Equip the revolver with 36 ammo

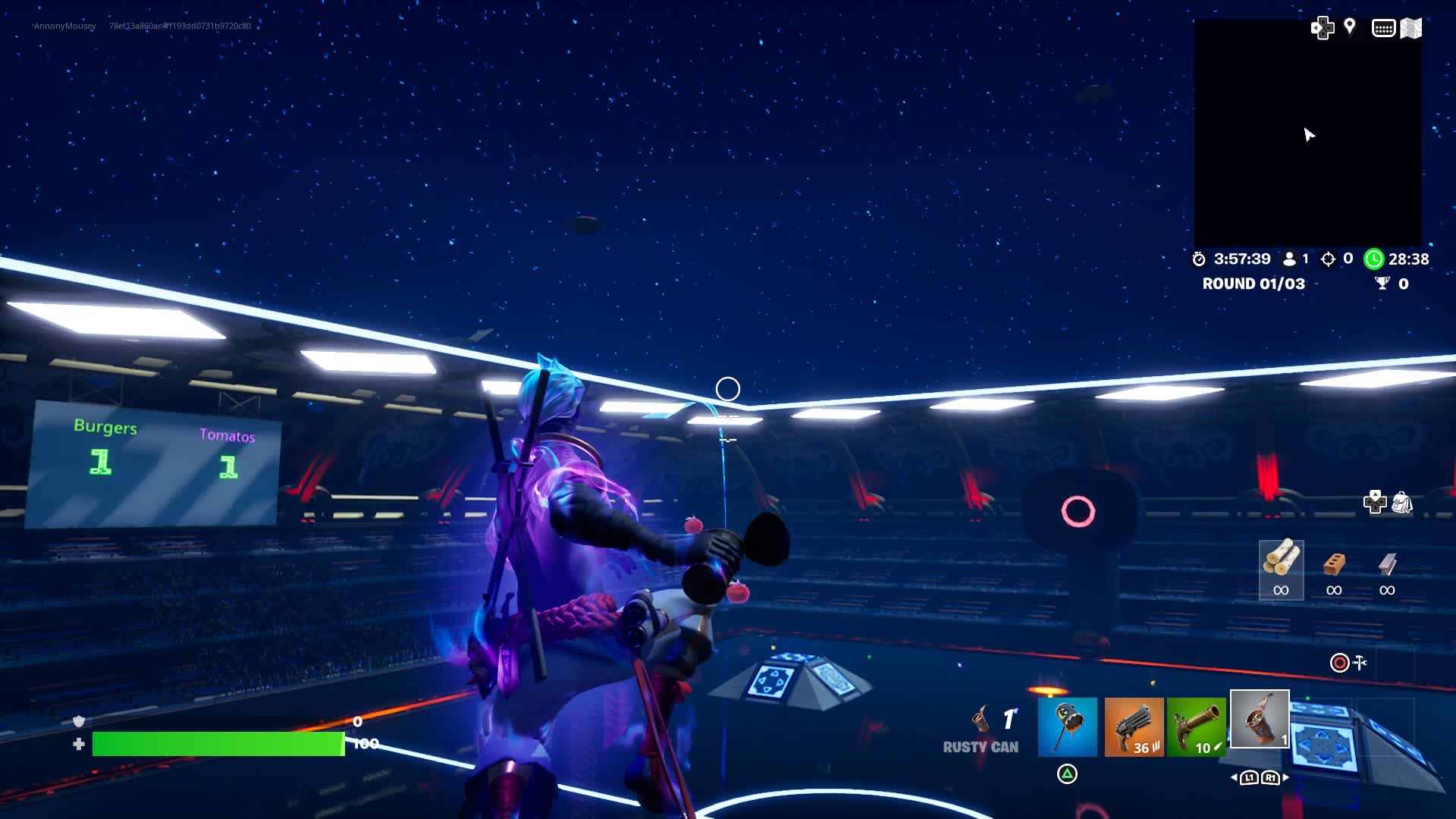1136,726
